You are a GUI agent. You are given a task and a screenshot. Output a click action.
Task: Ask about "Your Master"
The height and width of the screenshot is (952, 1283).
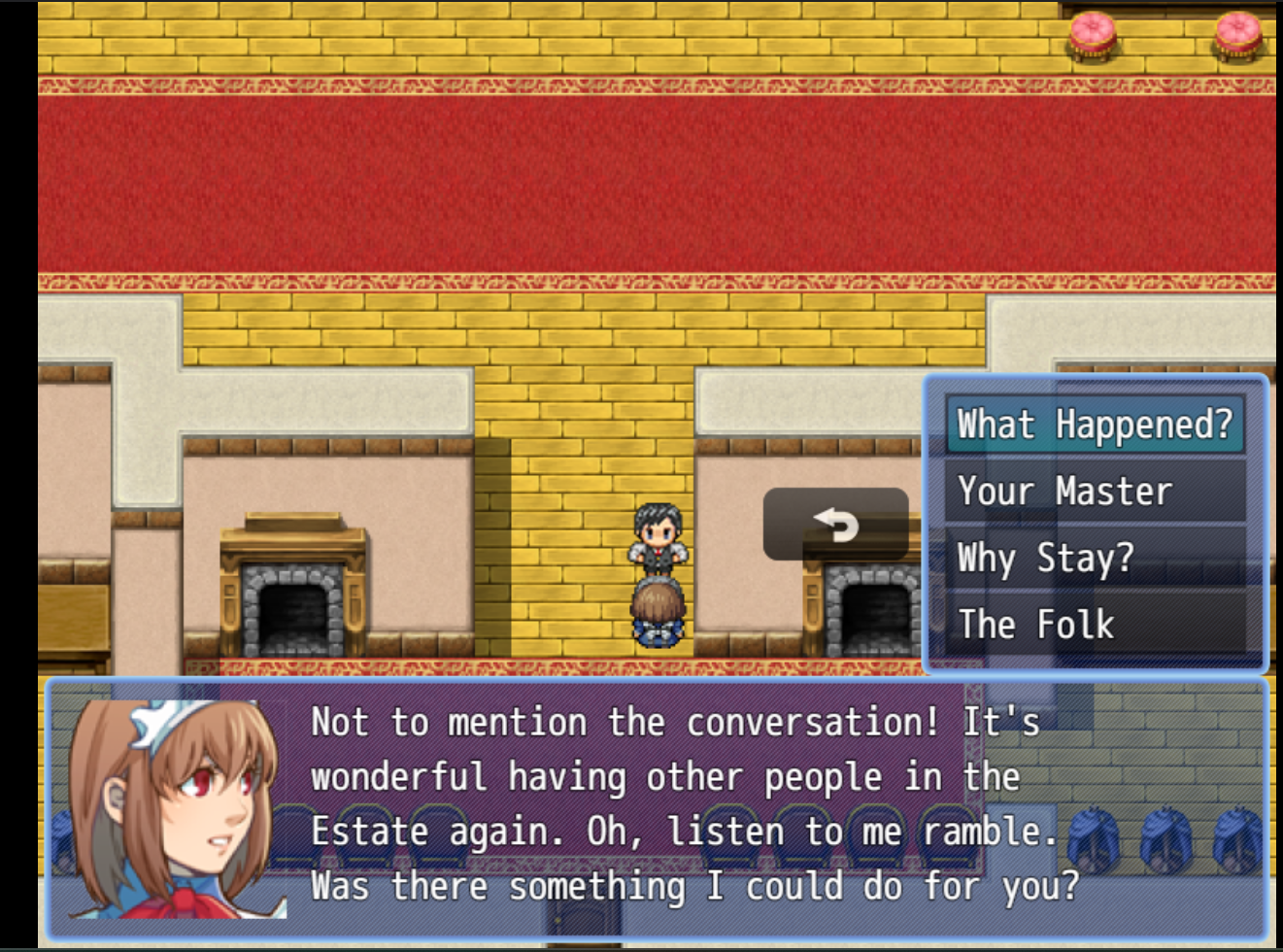coord(1095,492)
